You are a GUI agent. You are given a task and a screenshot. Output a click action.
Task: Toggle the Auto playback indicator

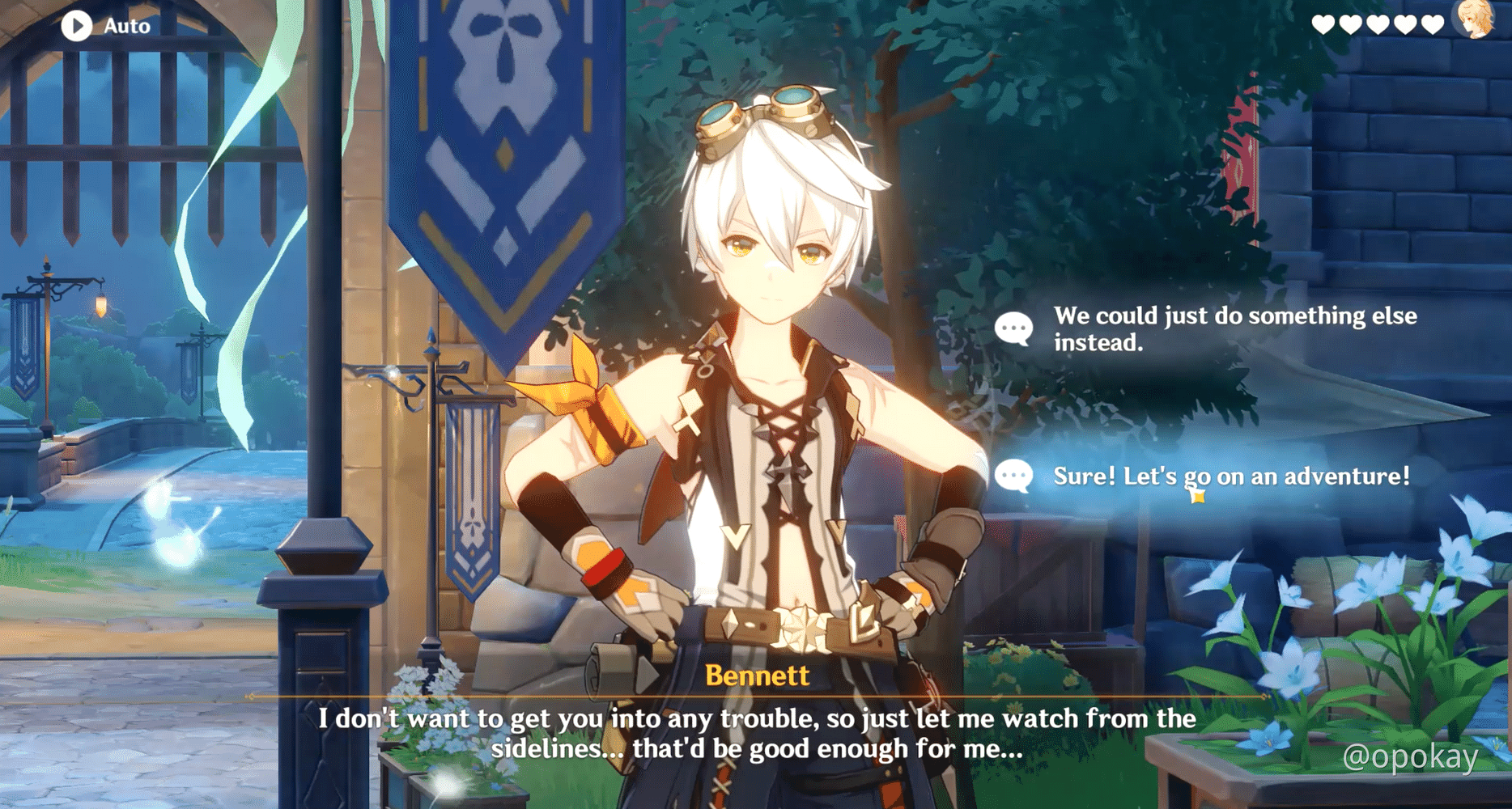click(x=78, y=25)
